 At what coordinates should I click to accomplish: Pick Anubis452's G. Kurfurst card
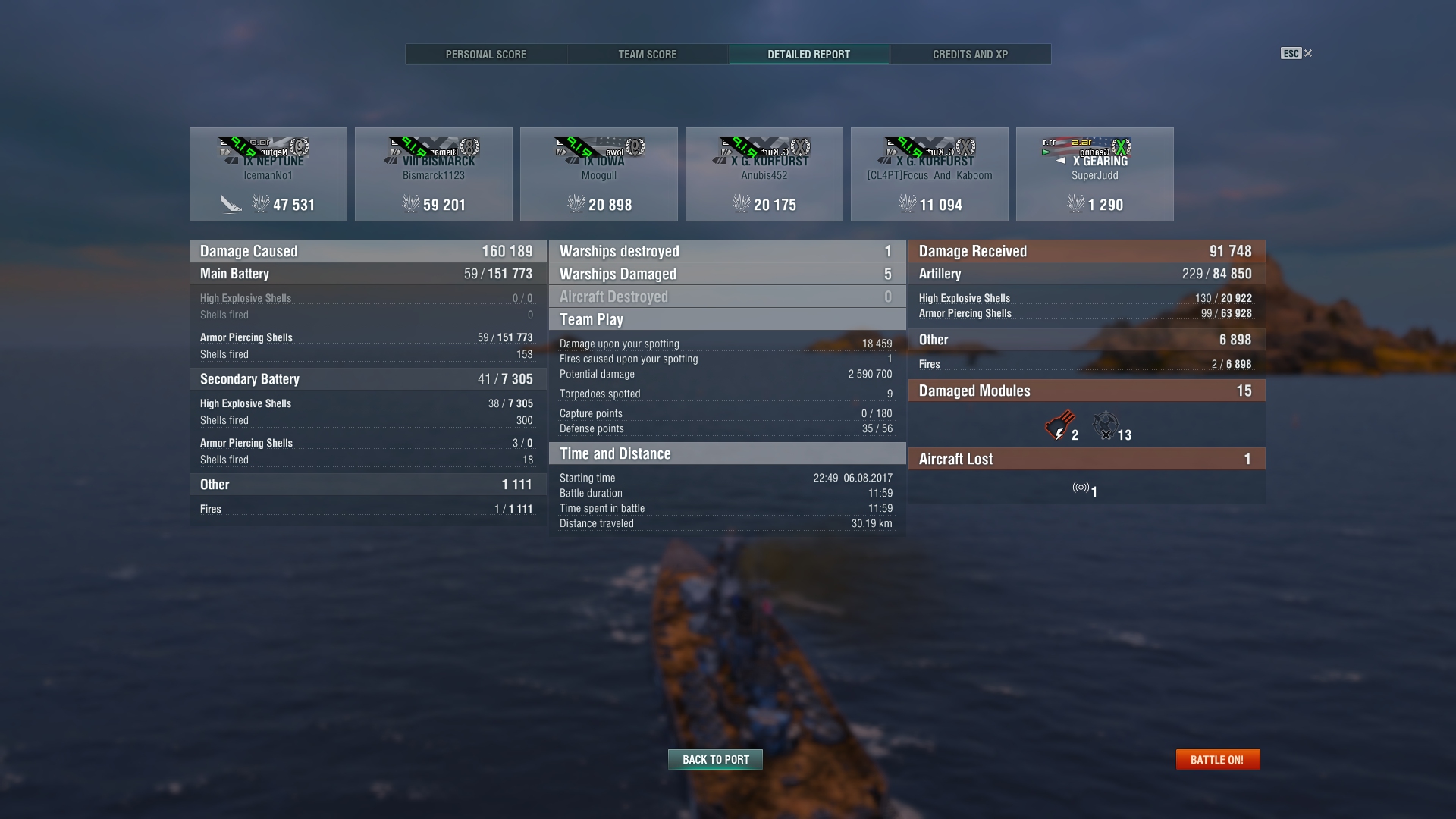764,174
